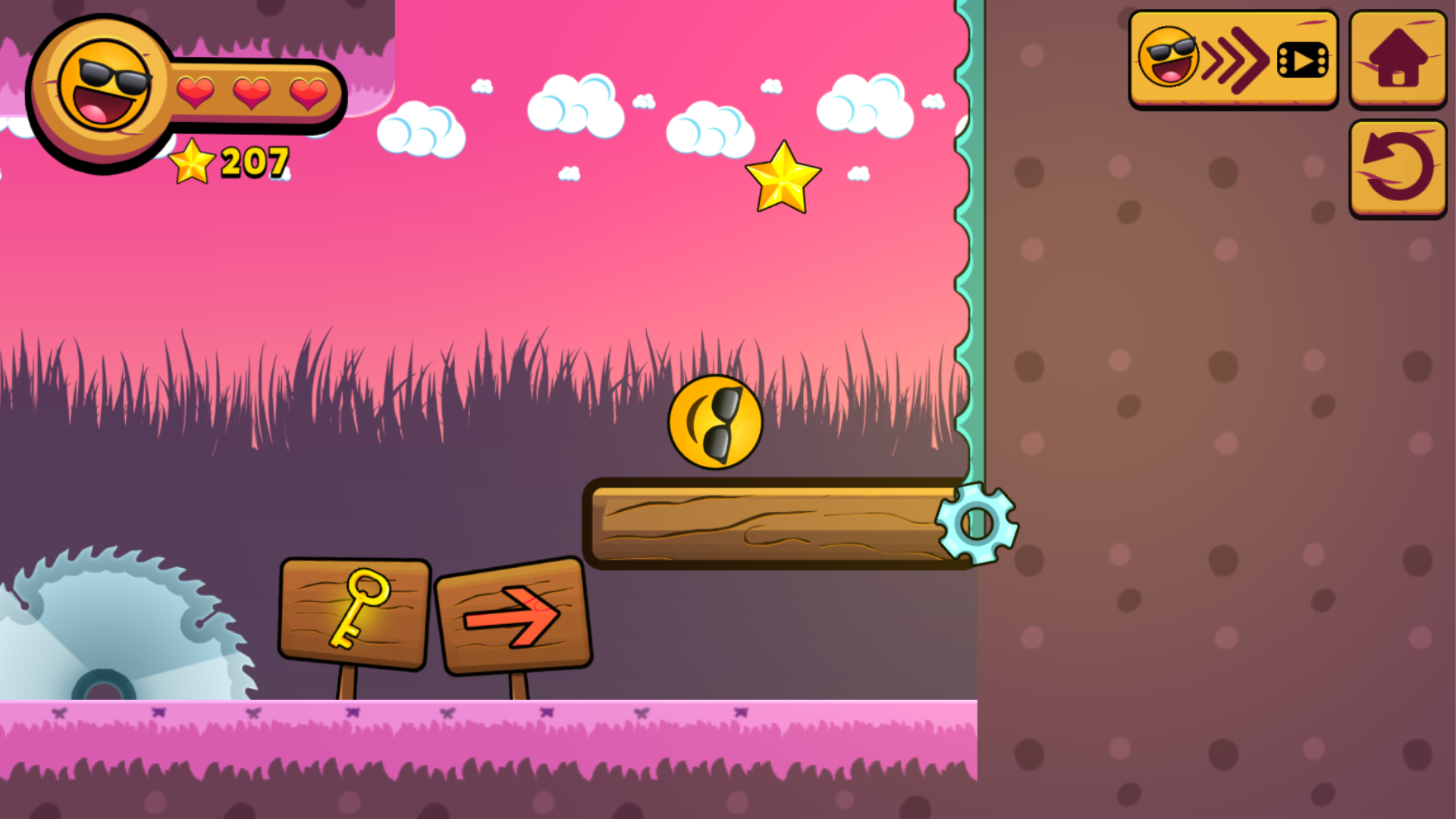Click the video reel icon to watch ad
This screenshot has height=819, width=1456.
(x=1302, y=59)
